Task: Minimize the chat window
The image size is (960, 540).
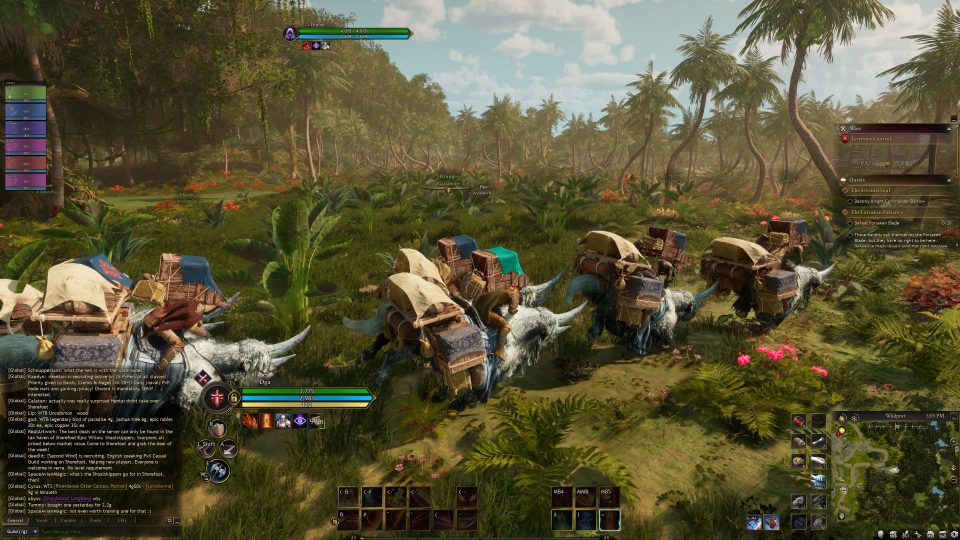Action: coord(177,520)
